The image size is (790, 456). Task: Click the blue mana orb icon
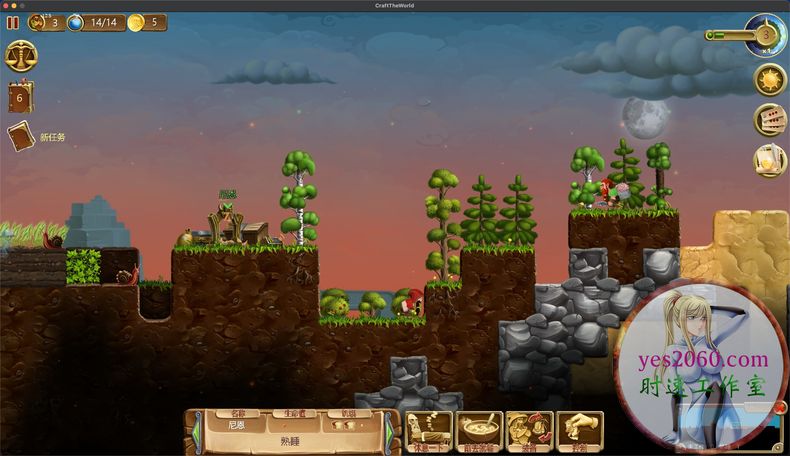(76, 22)
